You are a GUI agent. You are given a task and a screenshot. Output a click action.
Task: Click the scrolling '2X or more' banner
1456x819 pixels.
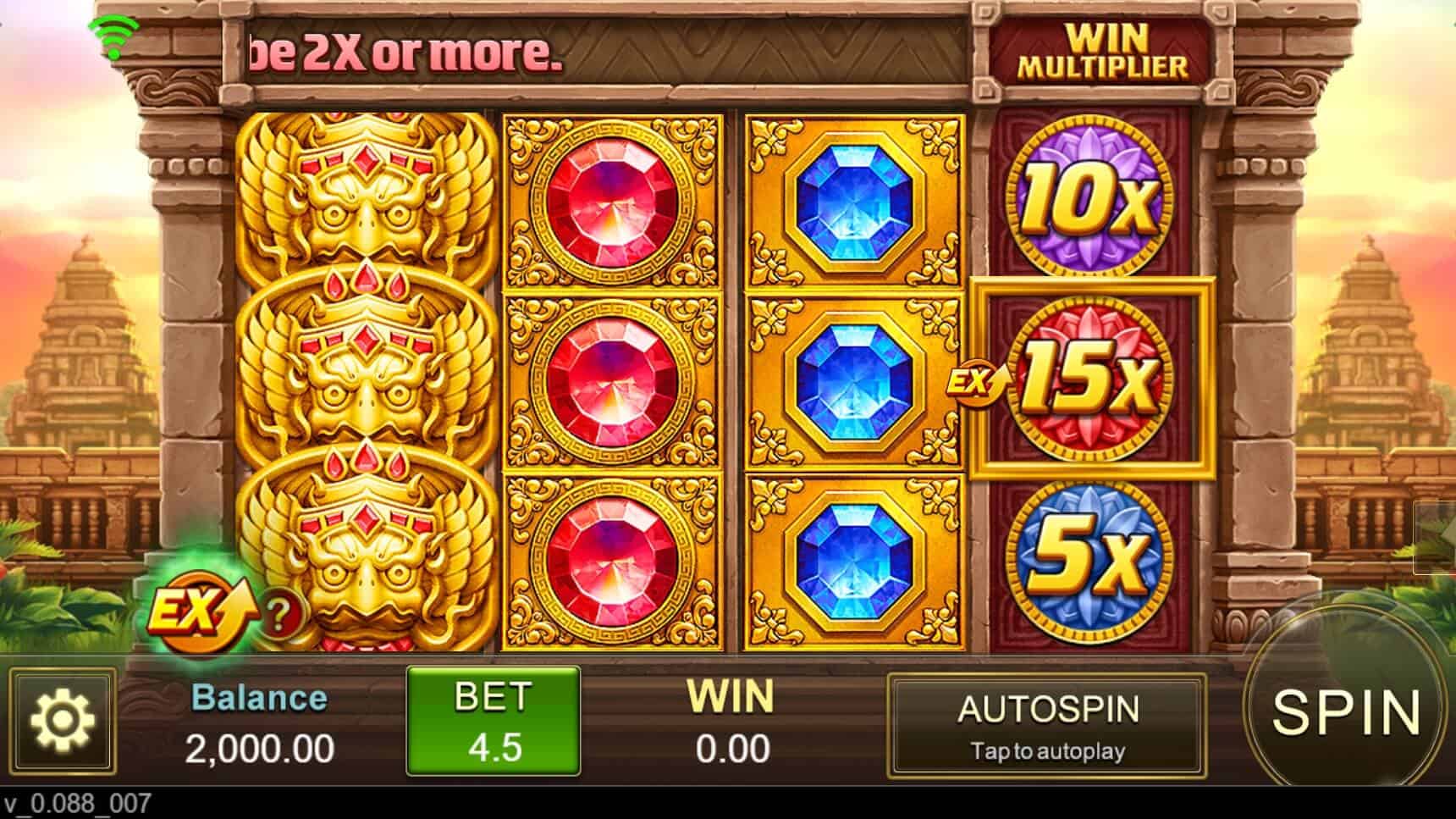tap(406, 53)
